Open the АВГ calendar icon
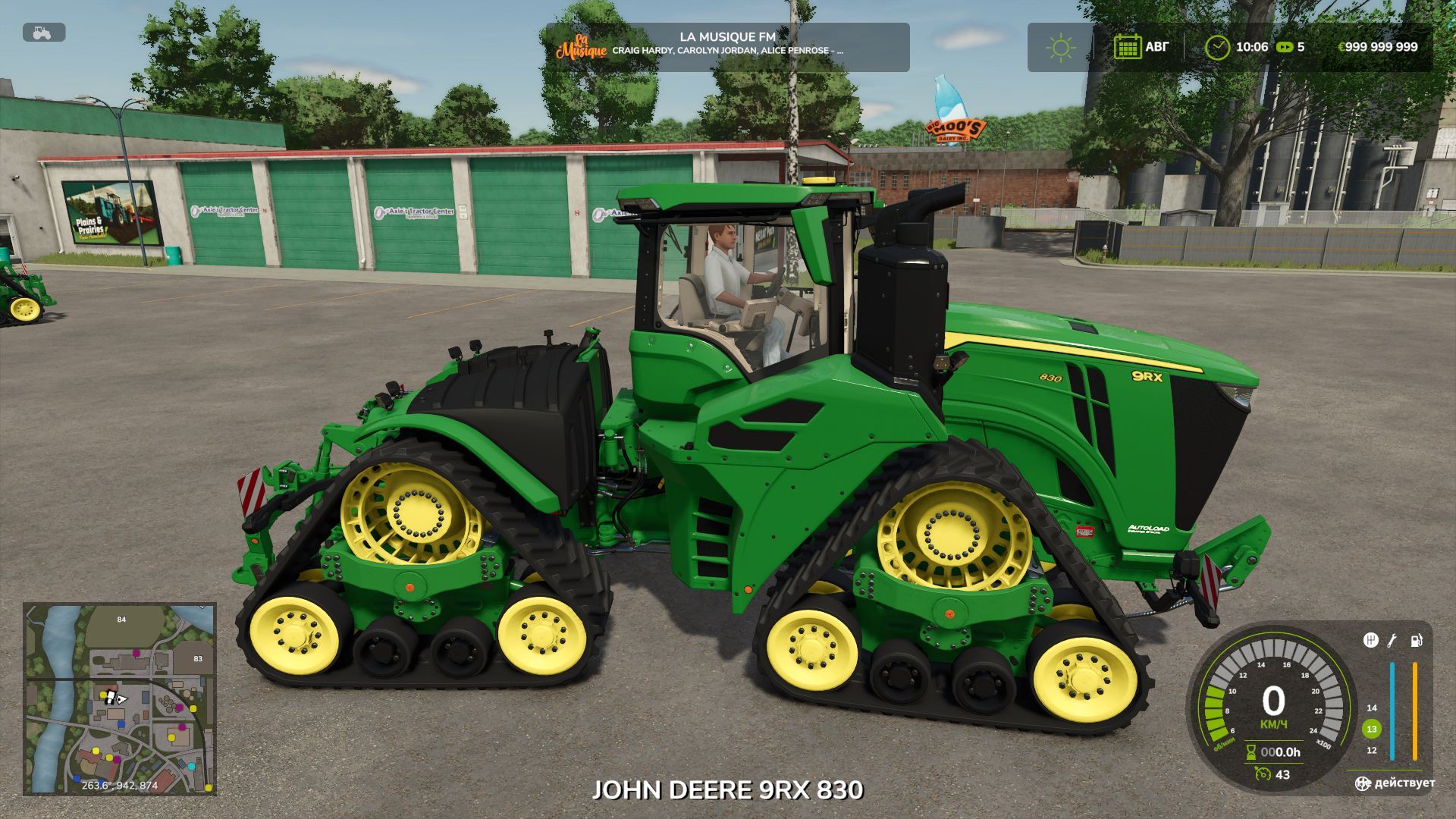This screenshot has width=1456, height=819. click(x=1127, y=46)
